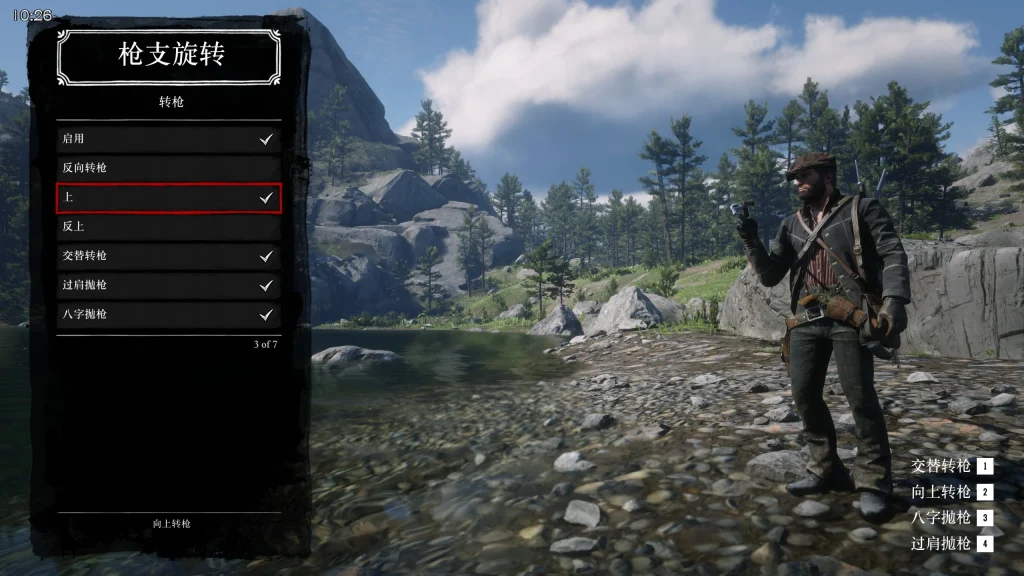Toggle the highlighted 上 row
The height and width of the screenshot is (576, 1024).
point(168,198)
